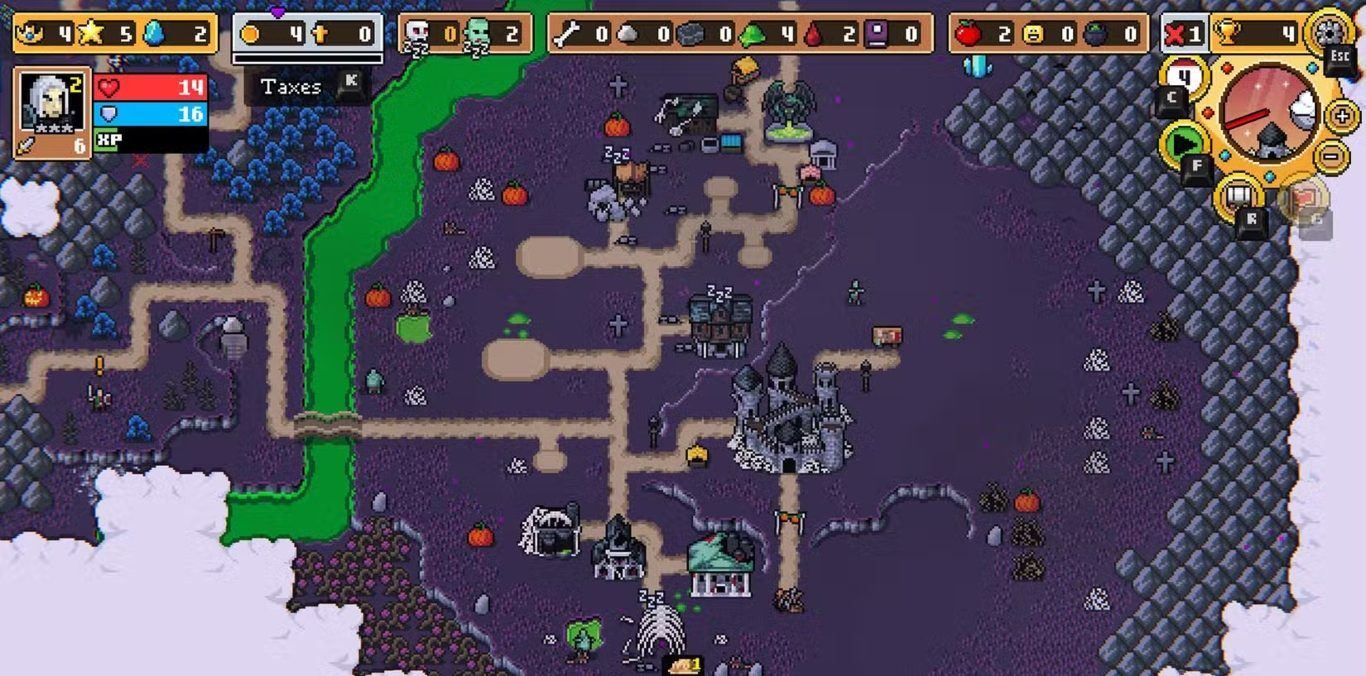Click the gold coin treasury panel

[307, 34]
